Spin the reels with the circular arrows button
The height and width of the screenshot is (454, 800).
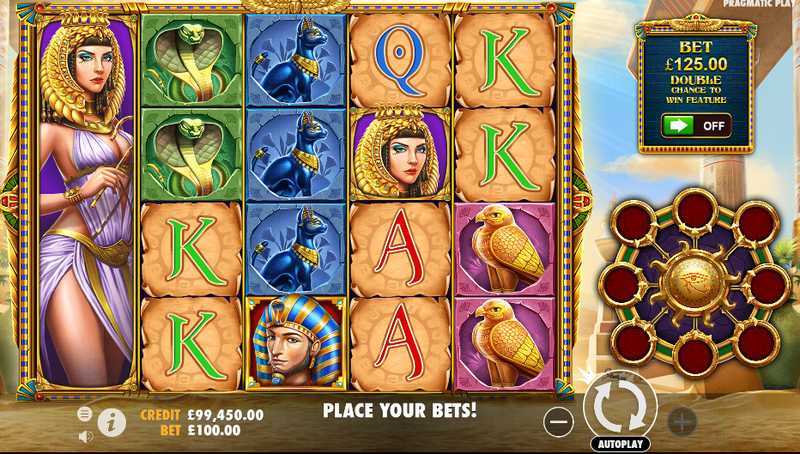(620, 406)
